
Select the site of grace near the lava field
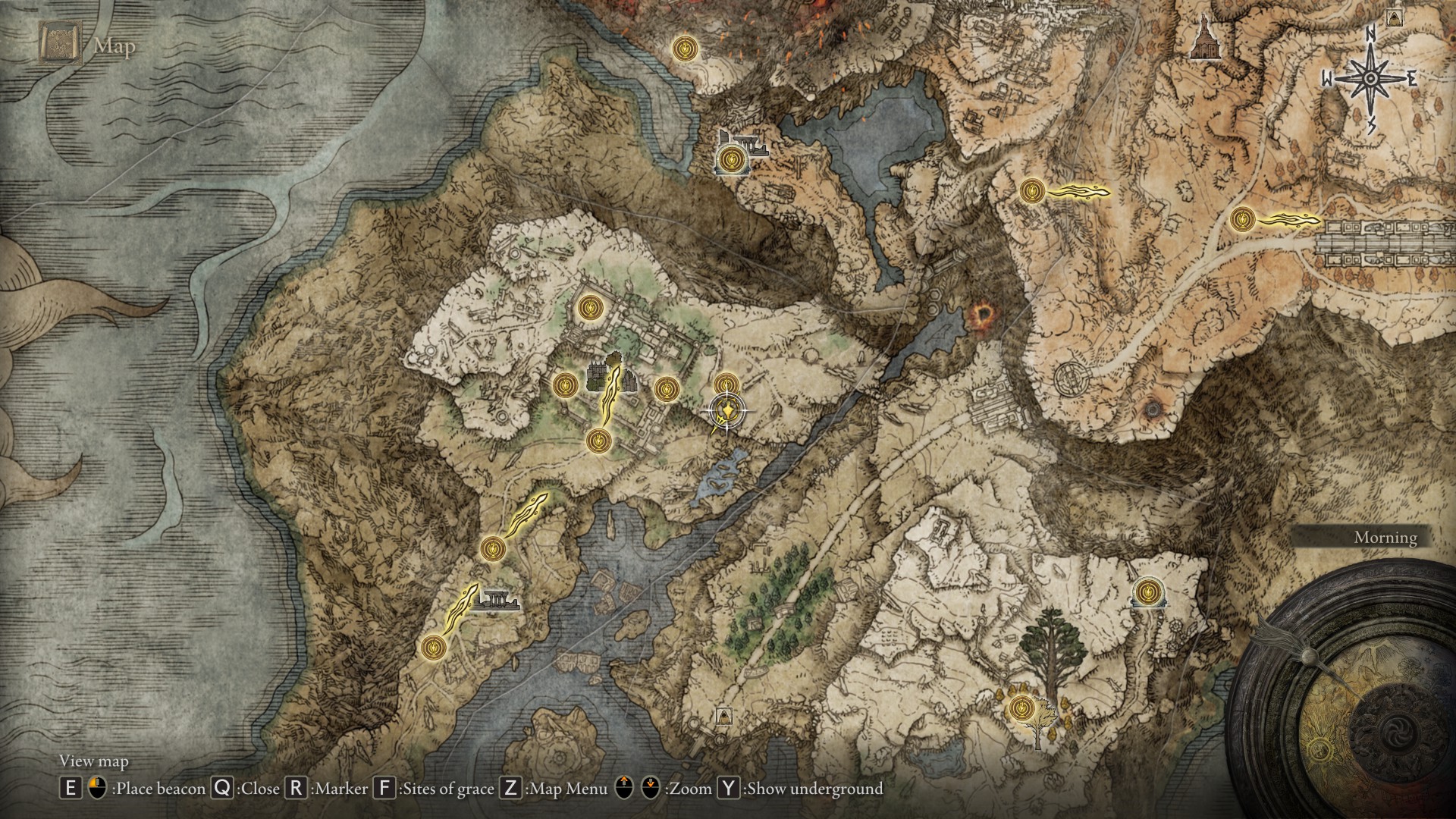click(x=686, y=49)
